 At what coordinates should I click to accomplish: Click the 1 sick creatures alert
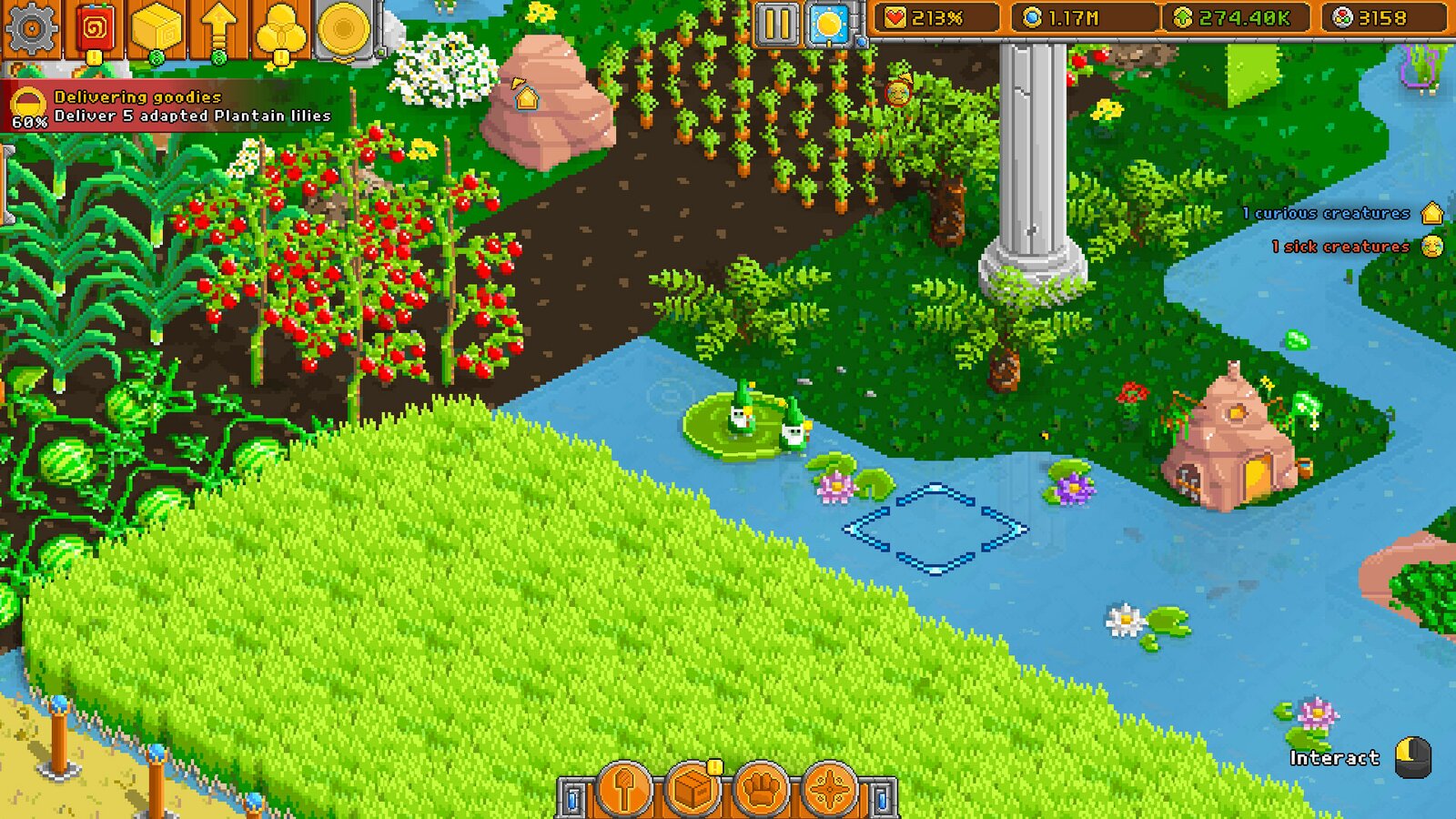click(x=1338, y=246)
